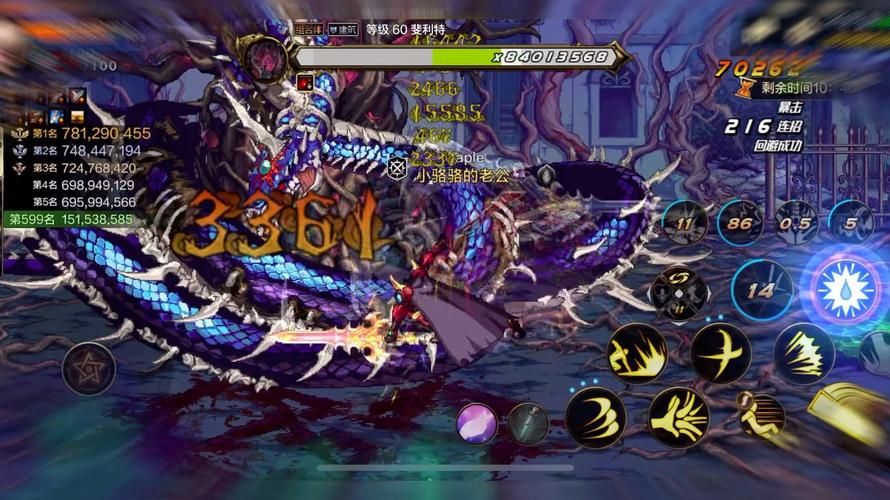Screen dimensions: 890x500
Task: Tap the skill on cooldown showing 86
Action: (740, 224)
